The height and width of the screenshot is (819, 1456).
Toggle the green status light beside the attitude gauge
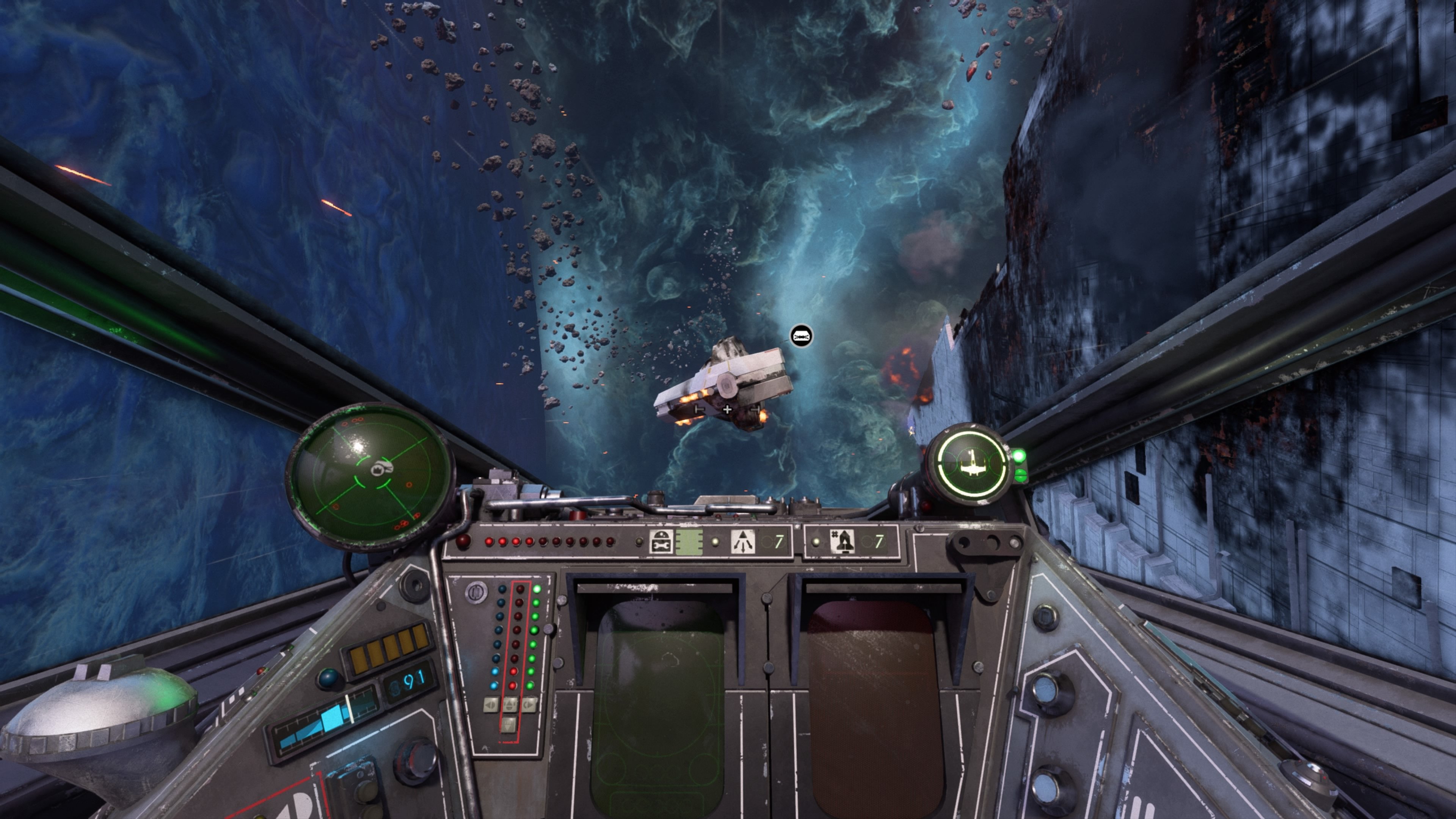point(1020,456)
